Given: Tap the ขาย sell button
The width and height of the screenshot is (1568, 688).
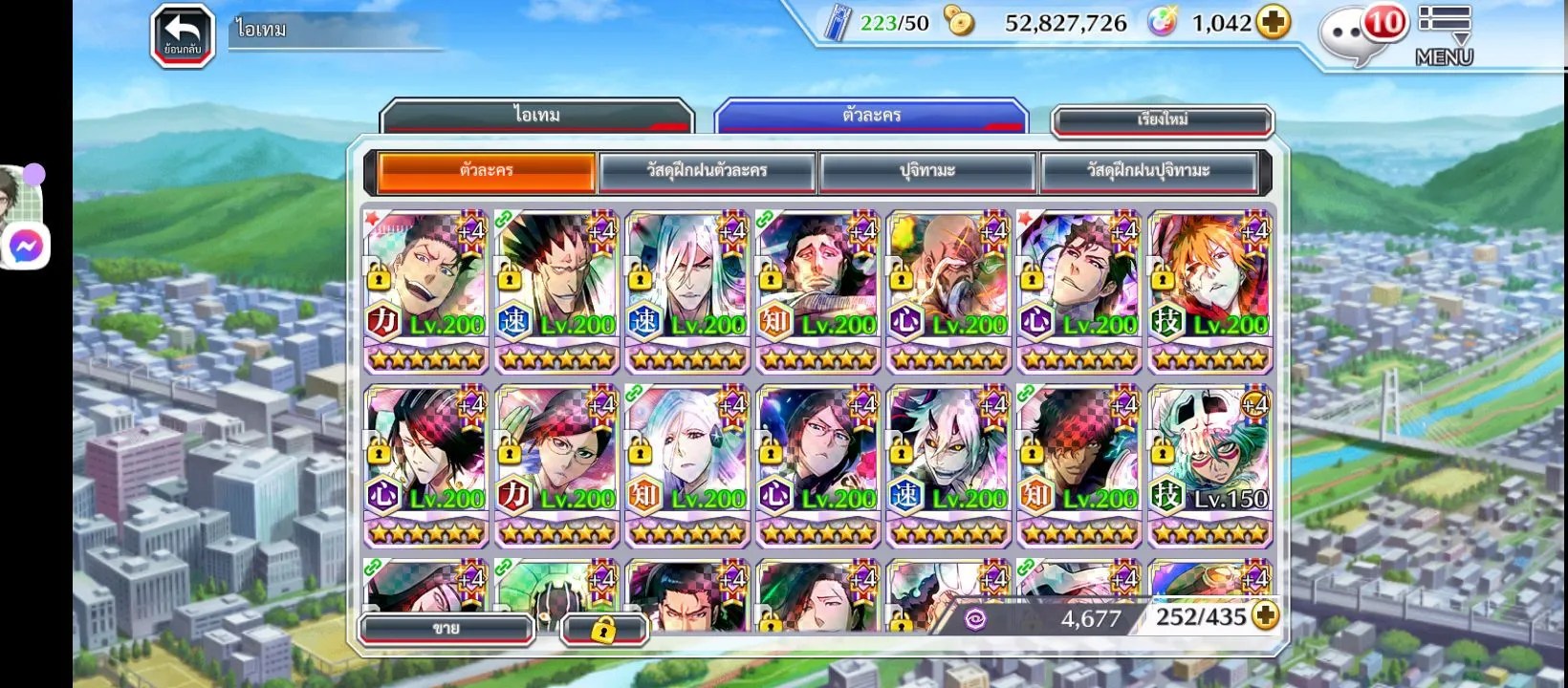Looking at the screenshot, I should [x=446, y=628].
